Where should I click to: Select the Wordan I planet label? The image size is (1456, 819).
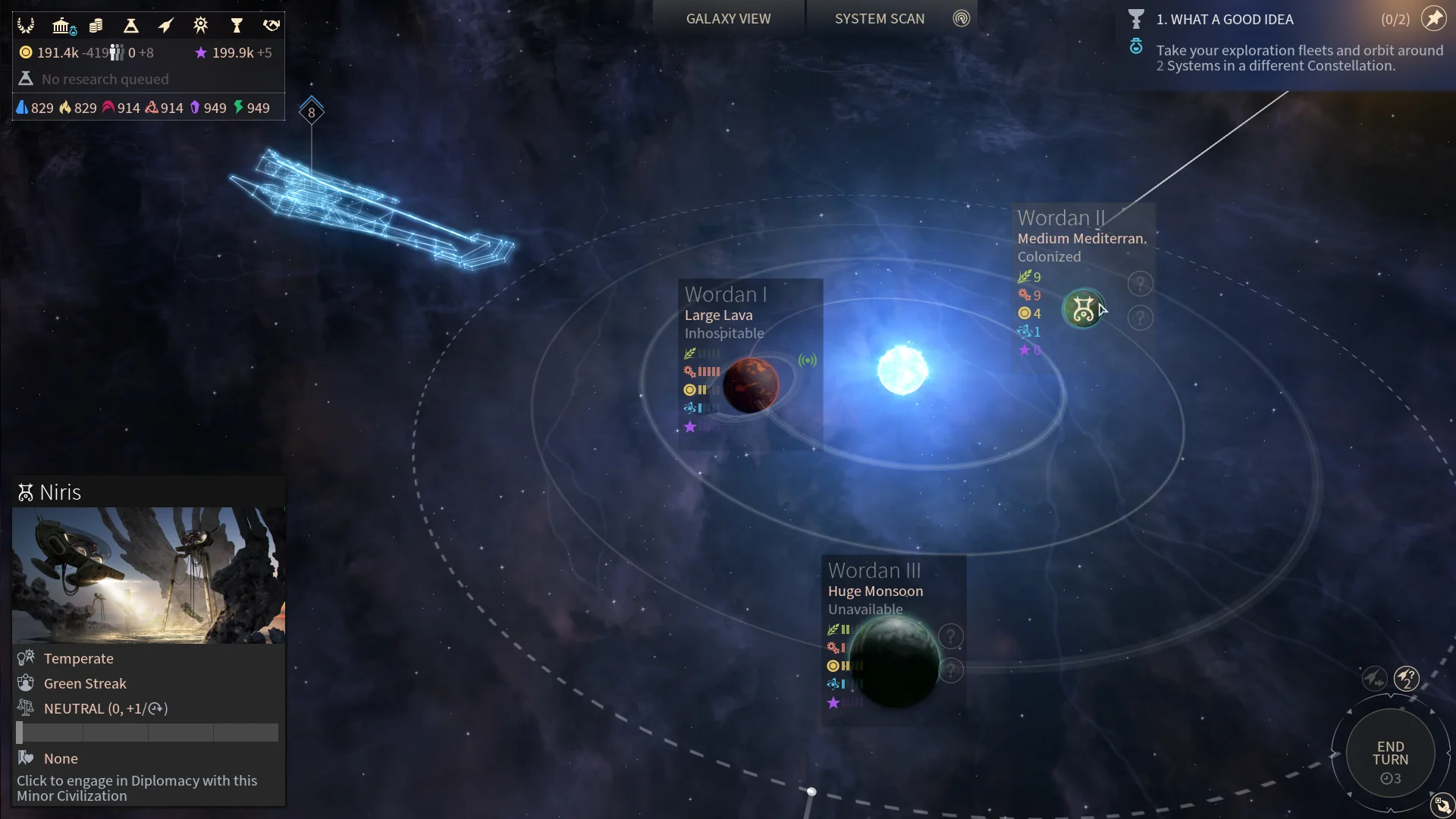coord(726,294)
